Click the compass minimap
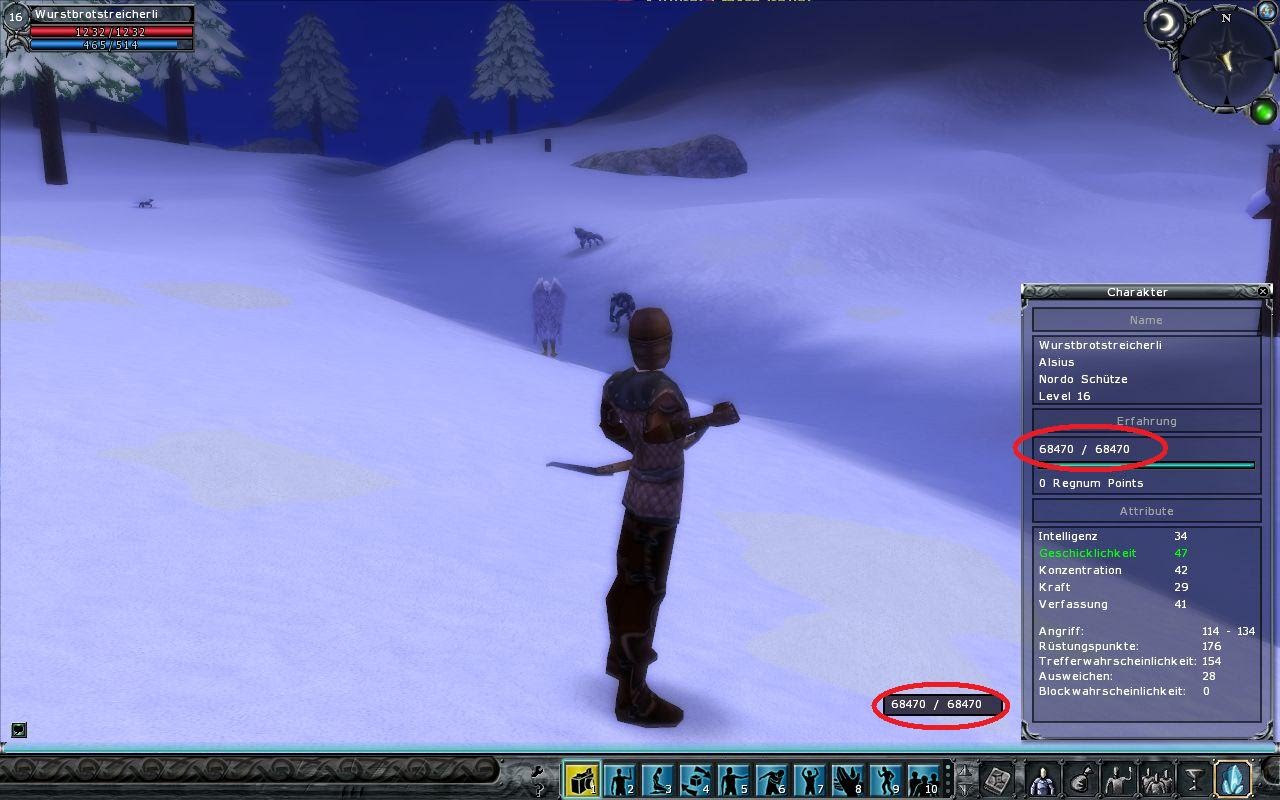 coord(1226,60)
